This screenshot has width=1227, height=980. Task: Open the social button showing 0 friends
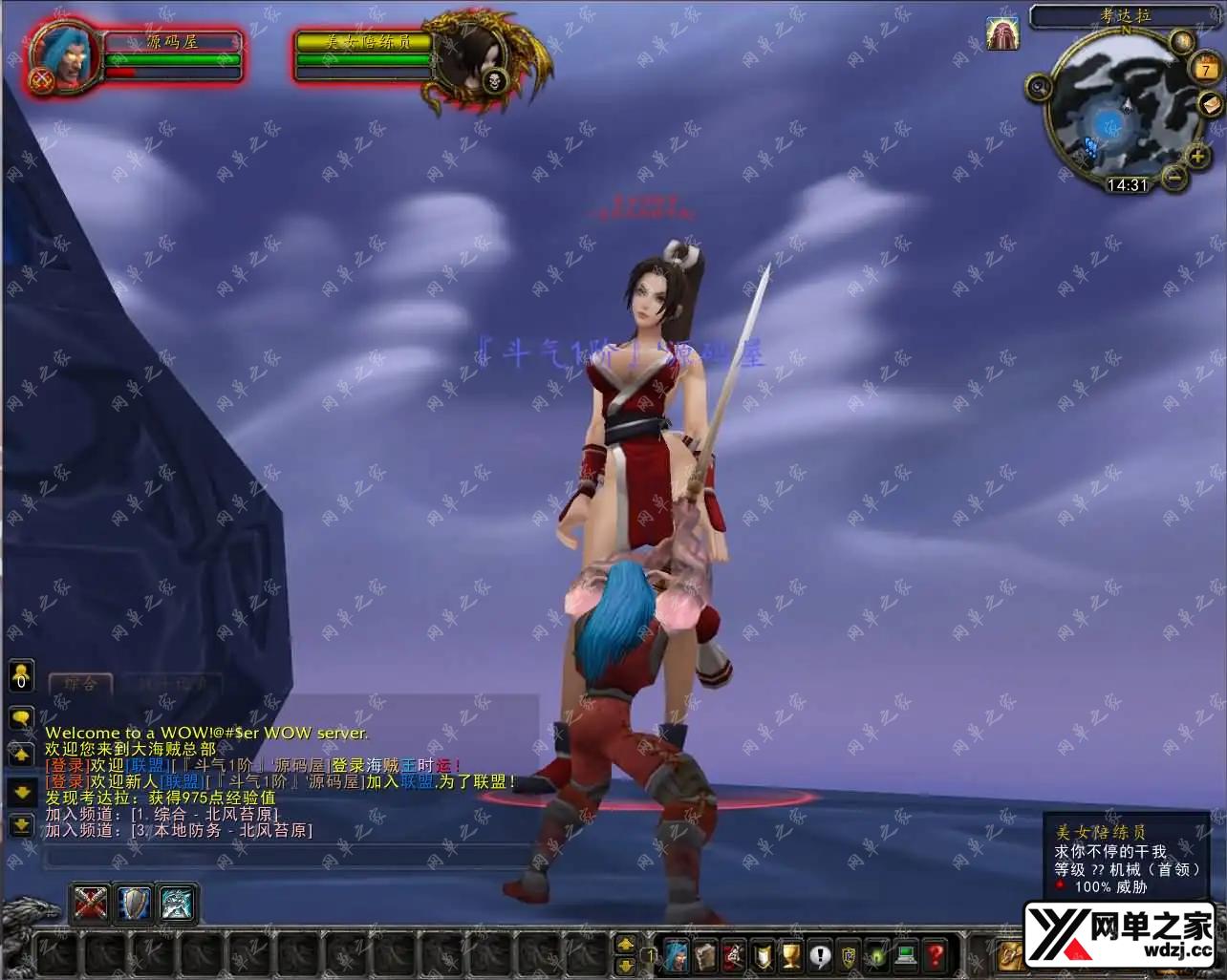(21, 676)
